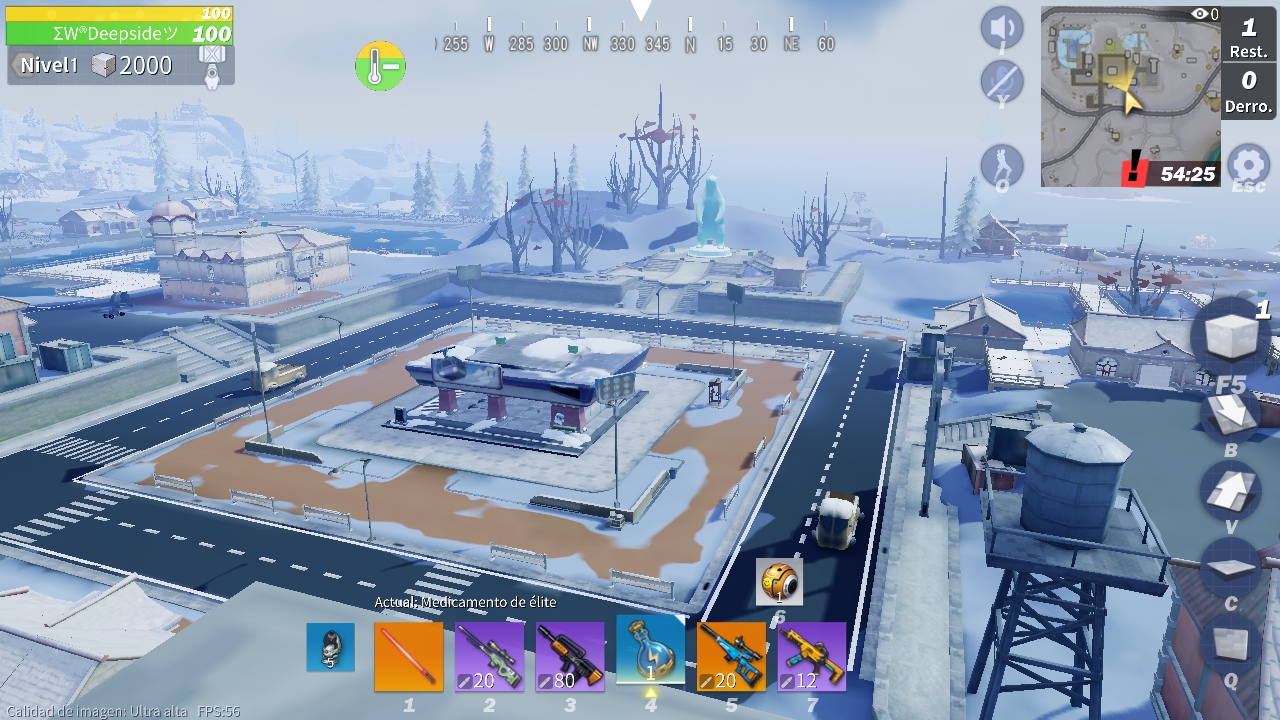Click the green thermometer status icon
Viewport: 1280px width, 720px height.
click(380, 66)
